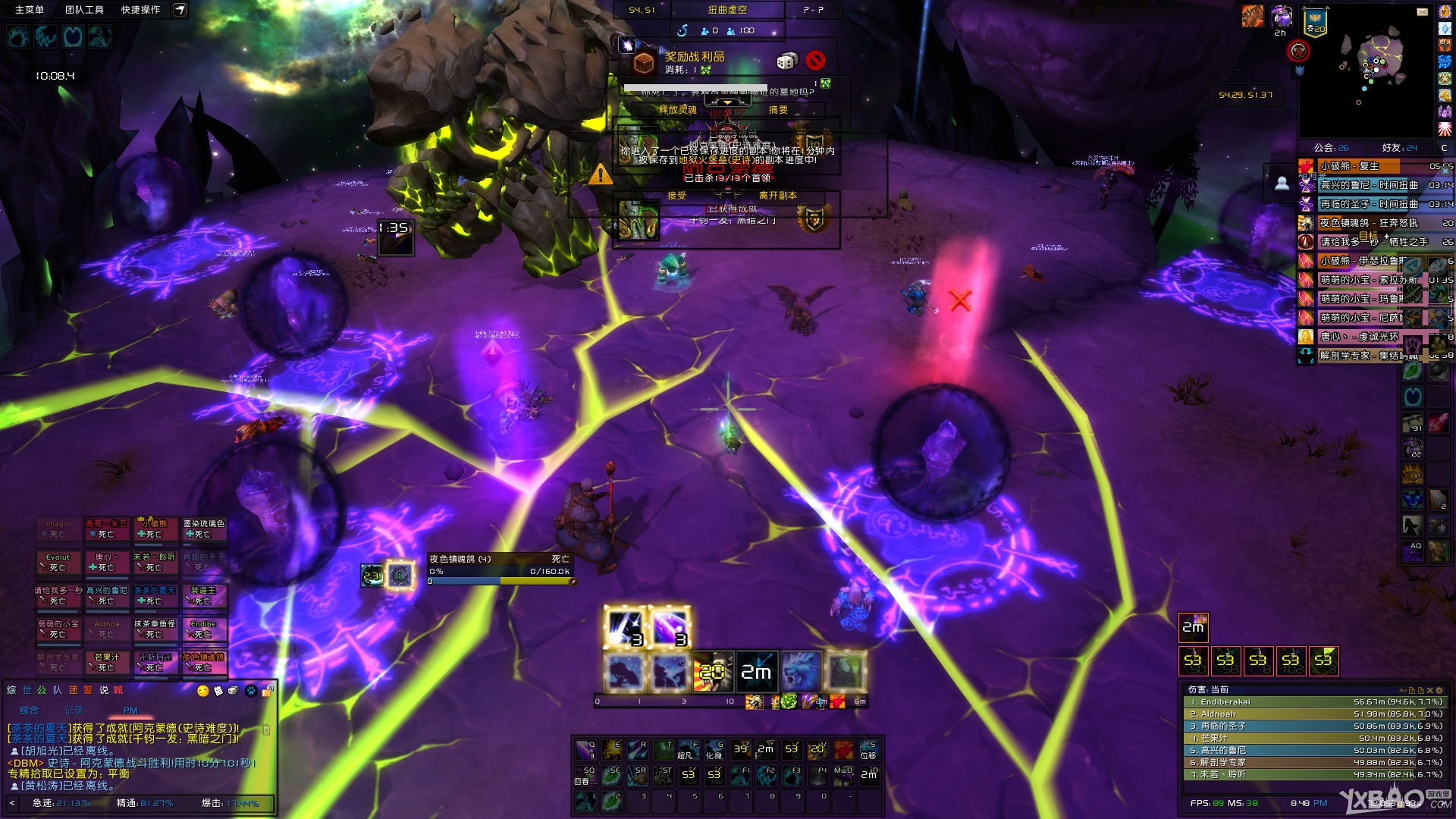Image resolution: width=1456 pixels, height=819 pixels.
Task: Open the chat emoji picker
Action: coord(202,691)
